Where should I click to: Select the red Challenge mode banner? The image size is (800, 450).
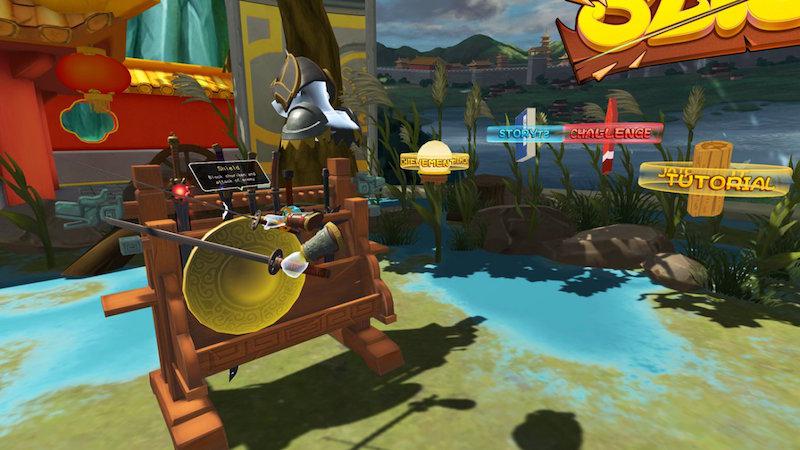tap(611, 133)
